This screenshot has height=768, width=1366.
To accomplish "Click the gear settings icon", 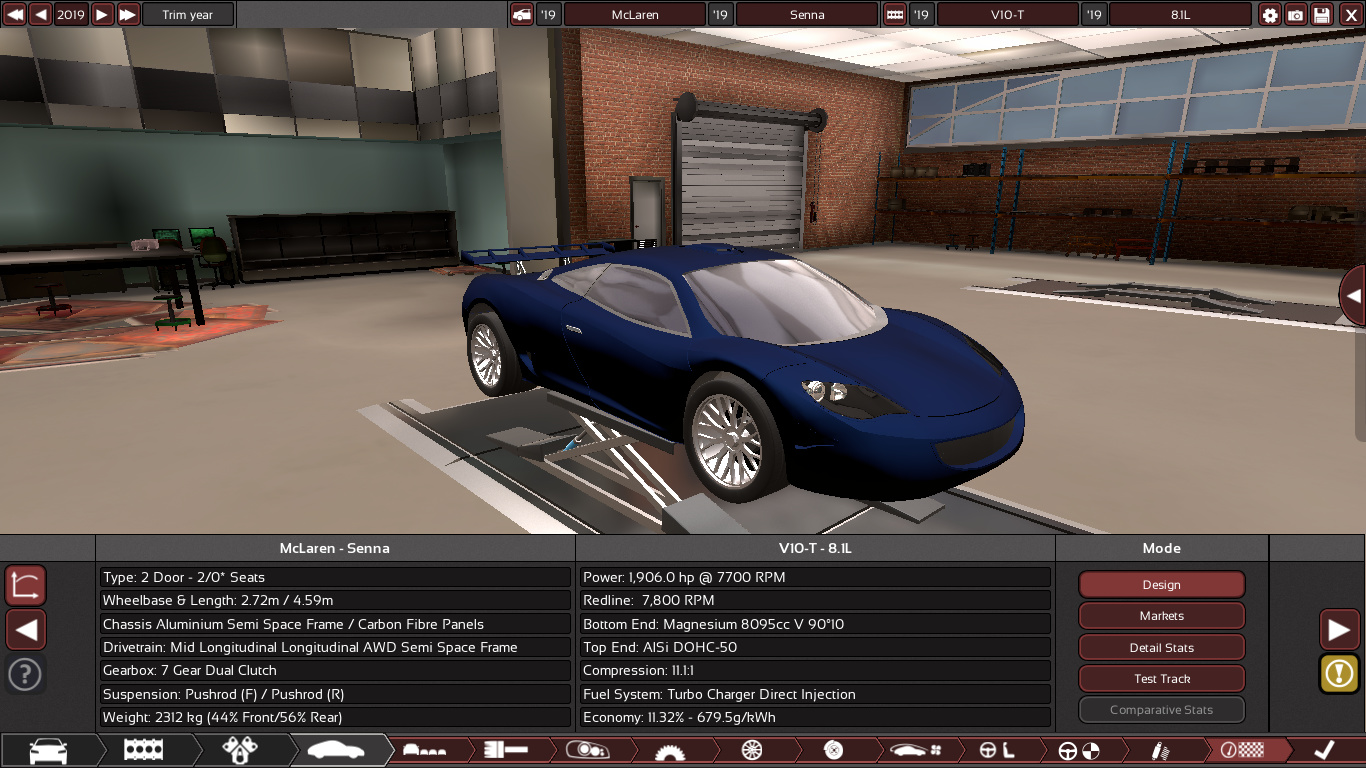I will pos(1270,15).
